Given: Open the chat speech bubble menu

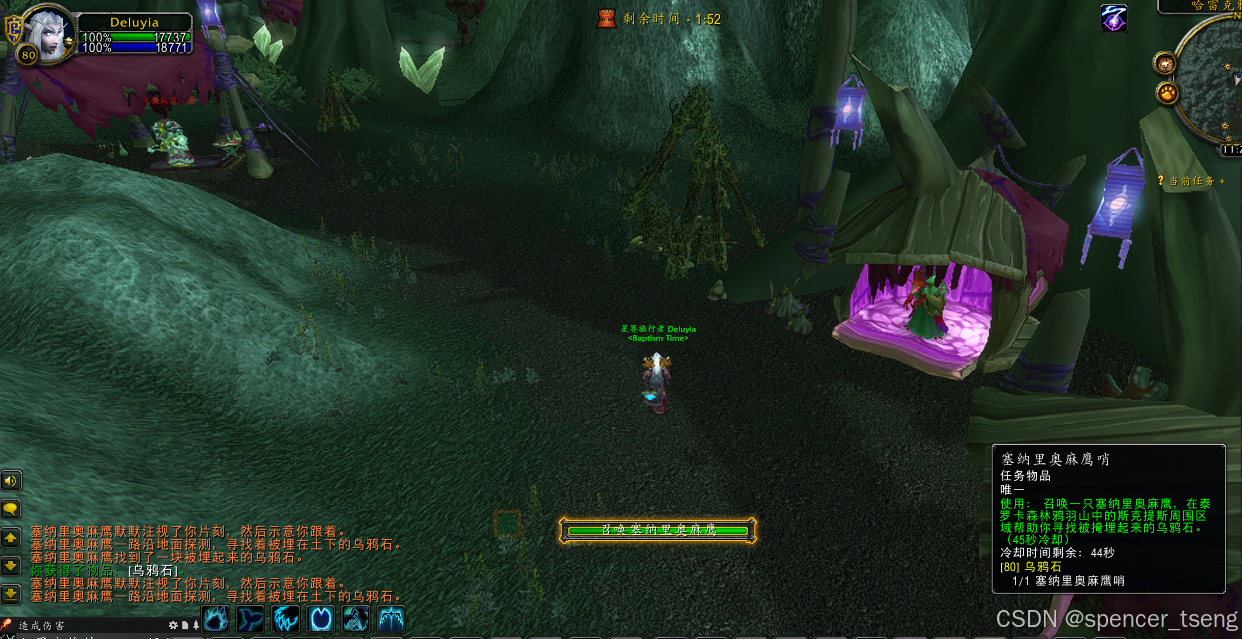Looking at the screenshot, I should tap(11, 509).
